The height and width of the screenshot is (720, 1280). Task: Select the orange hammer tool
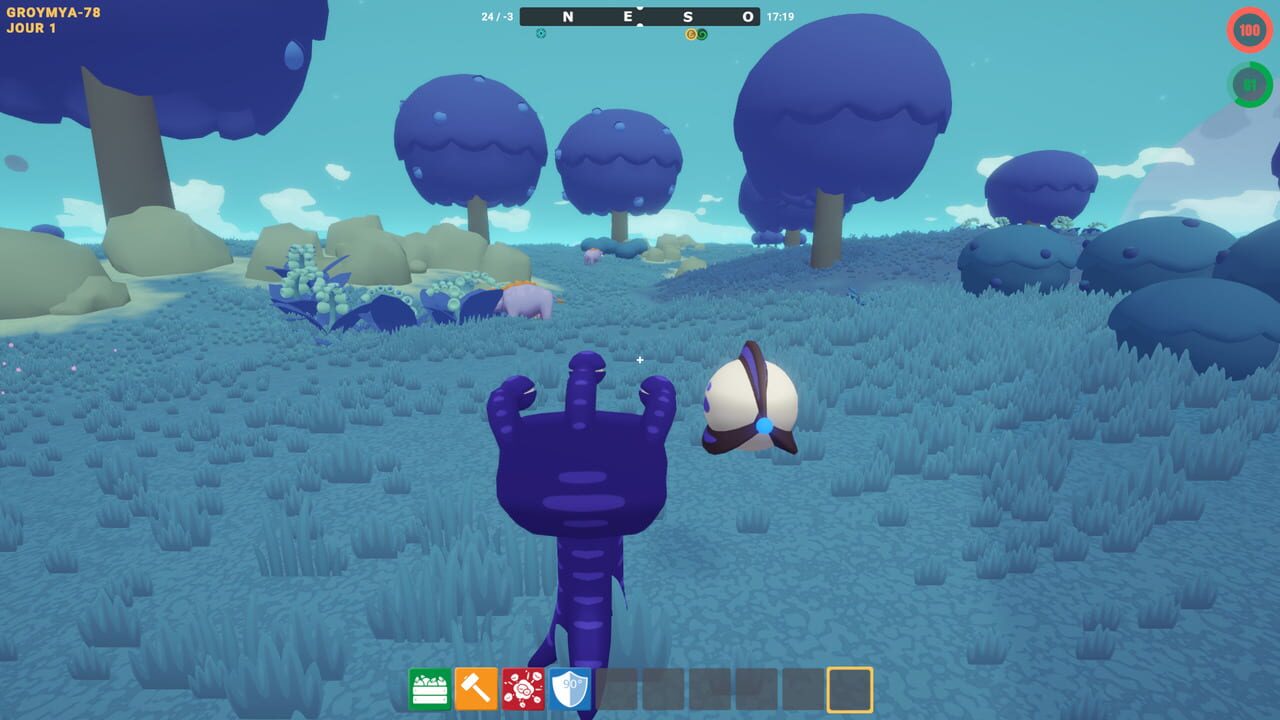point(475,689)
